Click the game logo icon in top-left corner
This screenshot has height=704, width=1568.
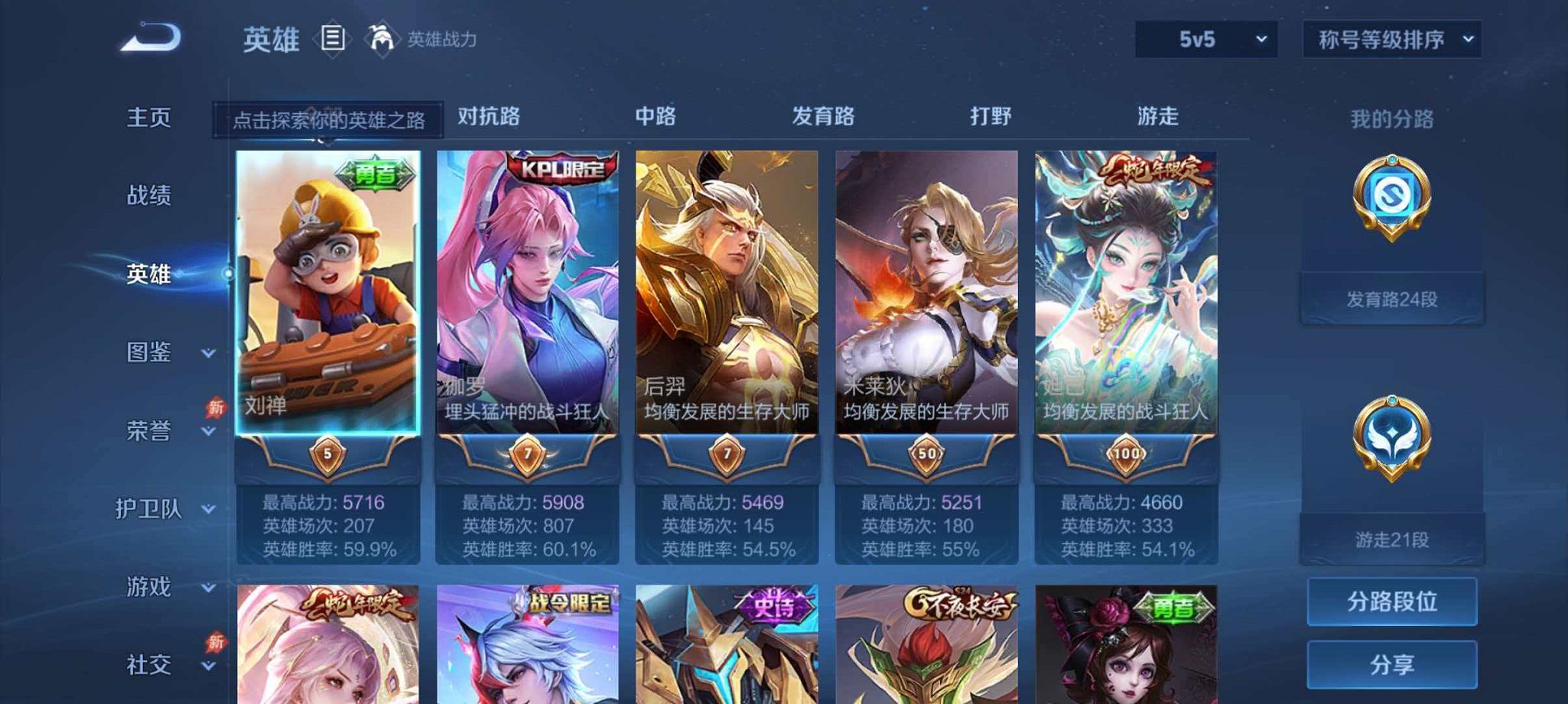pyautogui.click(x=150, y=35)
